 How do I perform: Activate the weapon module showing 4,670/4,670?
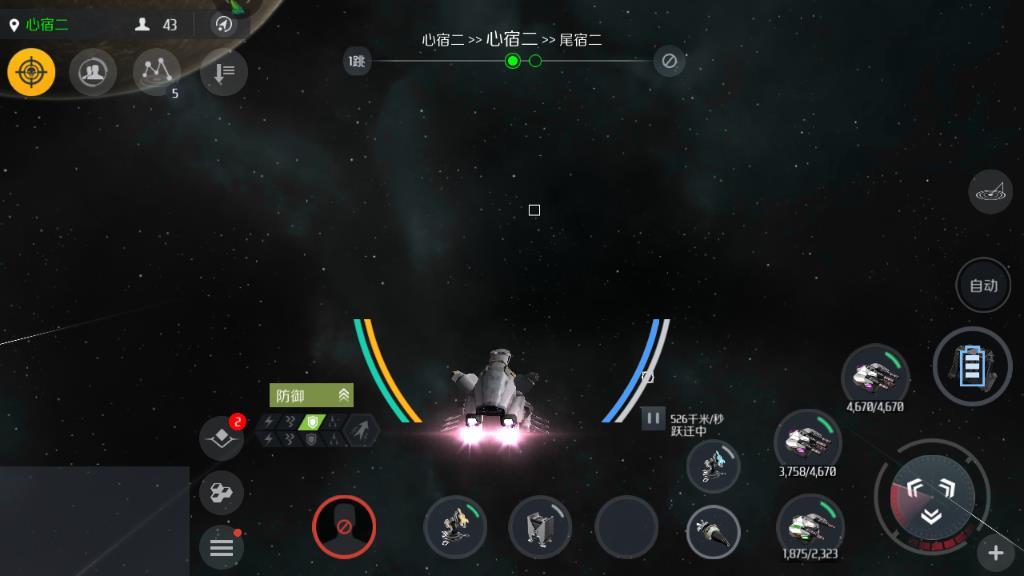(x=875, y=374)
